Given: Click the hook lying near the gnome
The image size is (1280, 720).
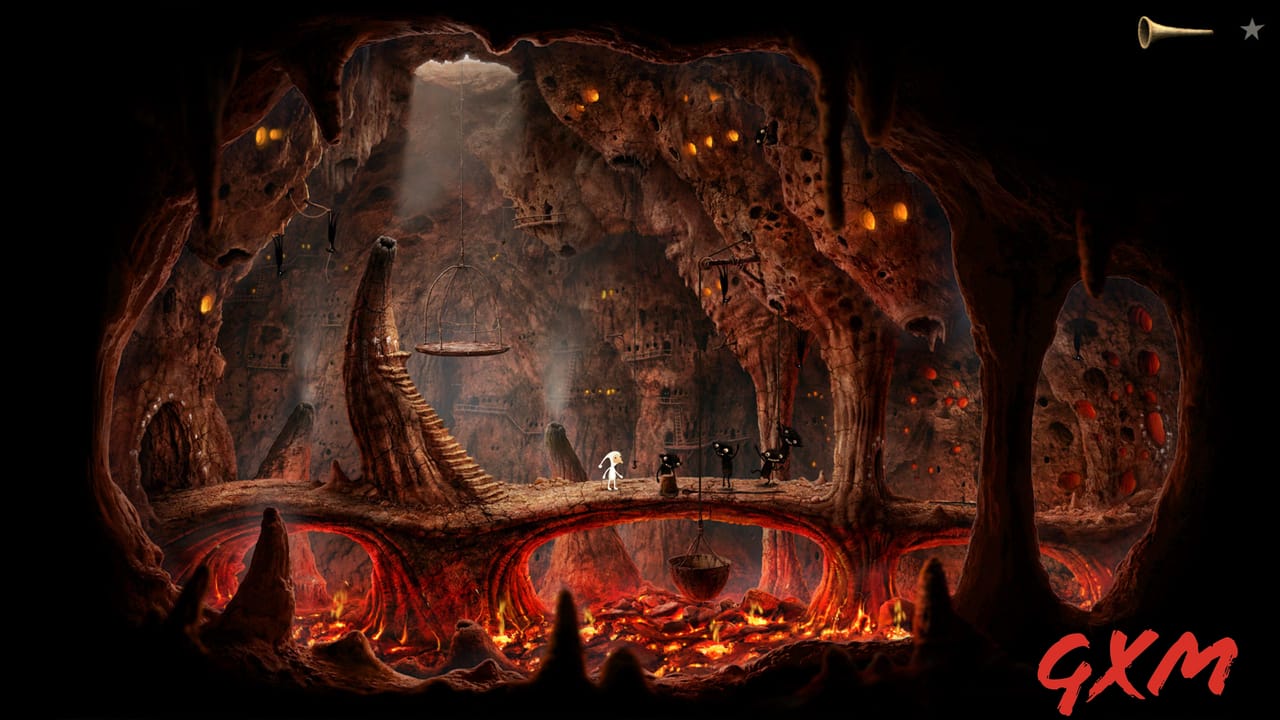Looking at the screenshot, I should tap(635, 464).
